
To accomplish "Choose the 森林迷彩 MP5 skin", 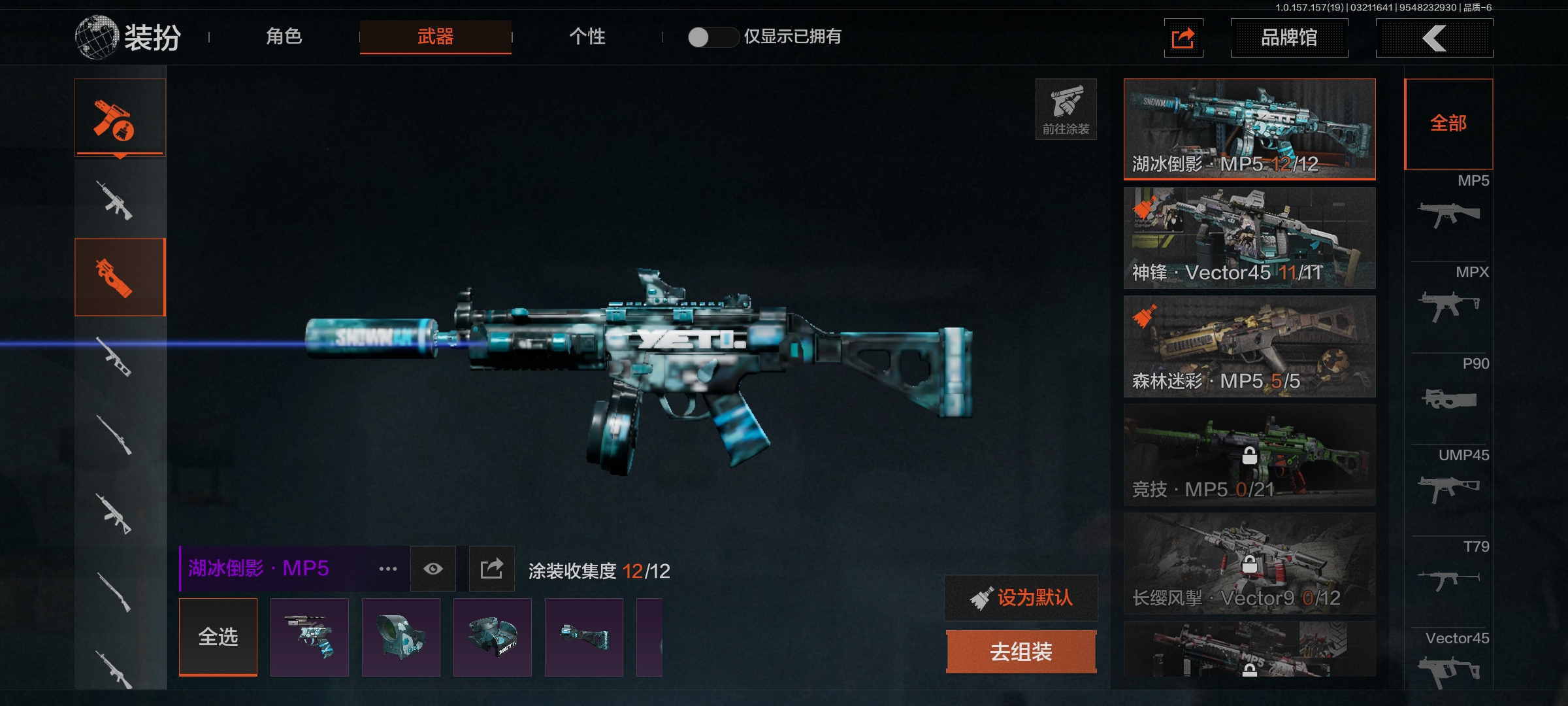I will tap(1249, 346).
